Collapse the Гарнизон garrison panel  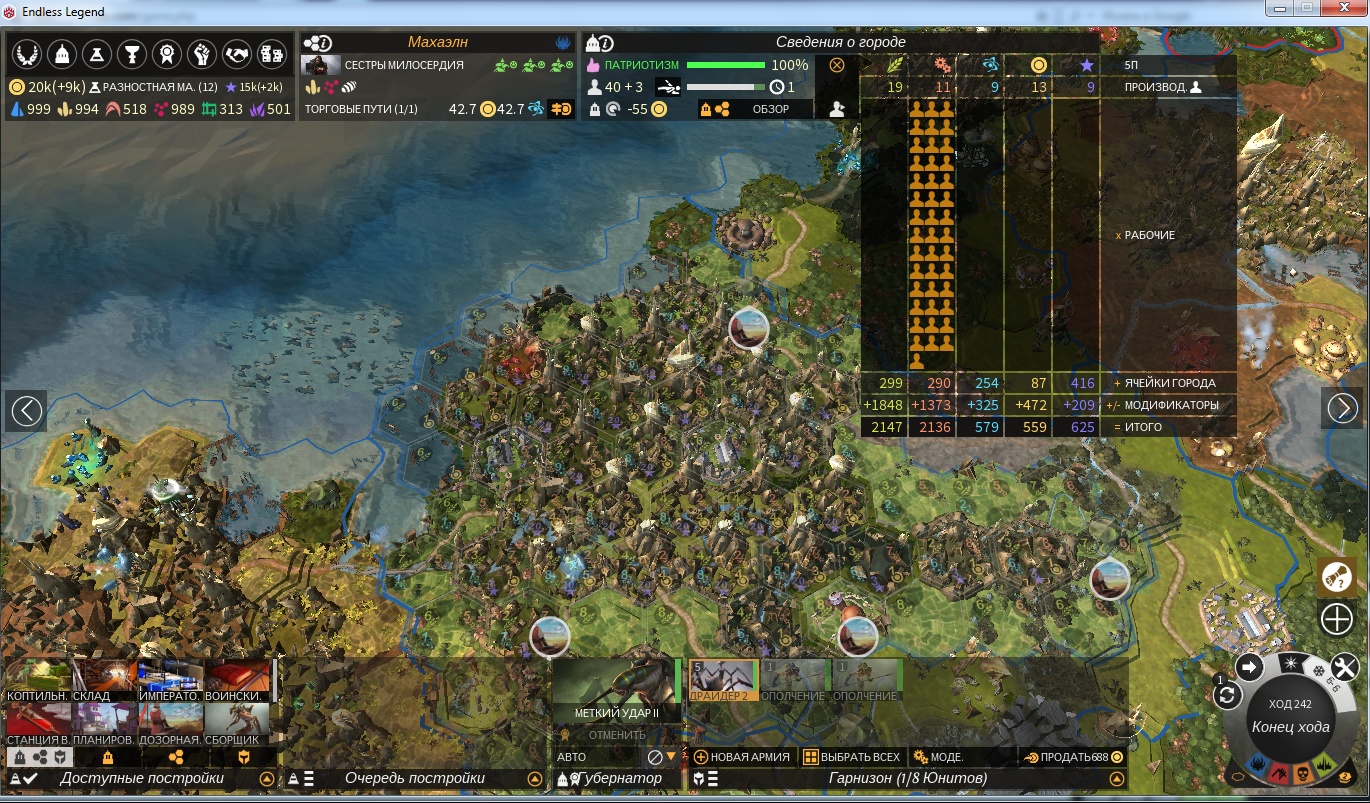click(1116, 779)
